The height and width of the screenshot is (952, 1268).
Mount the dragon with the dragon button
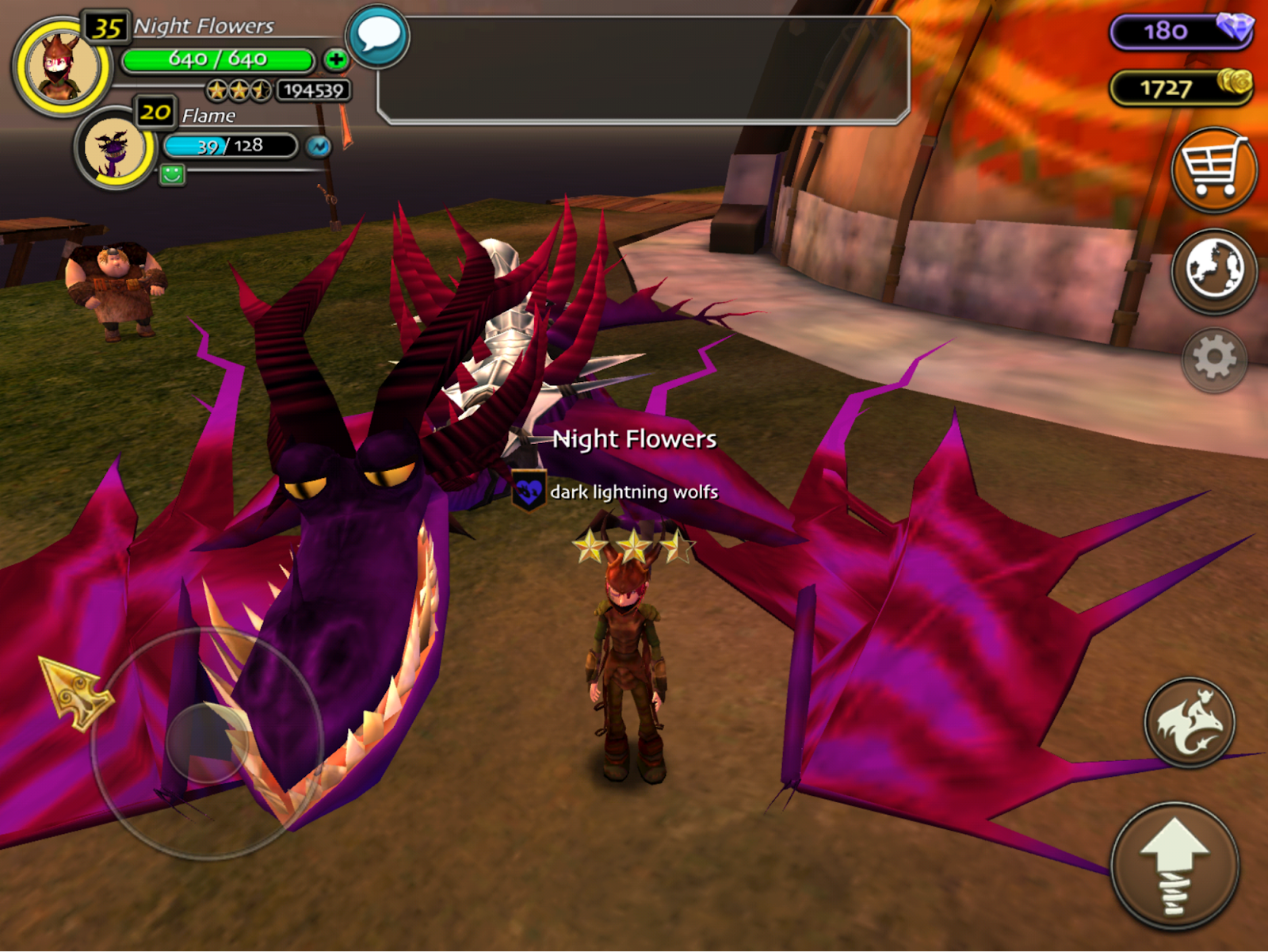(x=1189, y=722)
